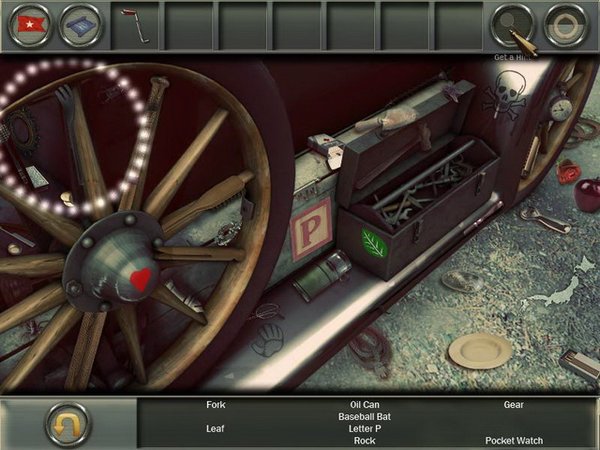Select Letter P in the item list
The height and width of the screenshot is (450, 600).
(x=364, y=429)
